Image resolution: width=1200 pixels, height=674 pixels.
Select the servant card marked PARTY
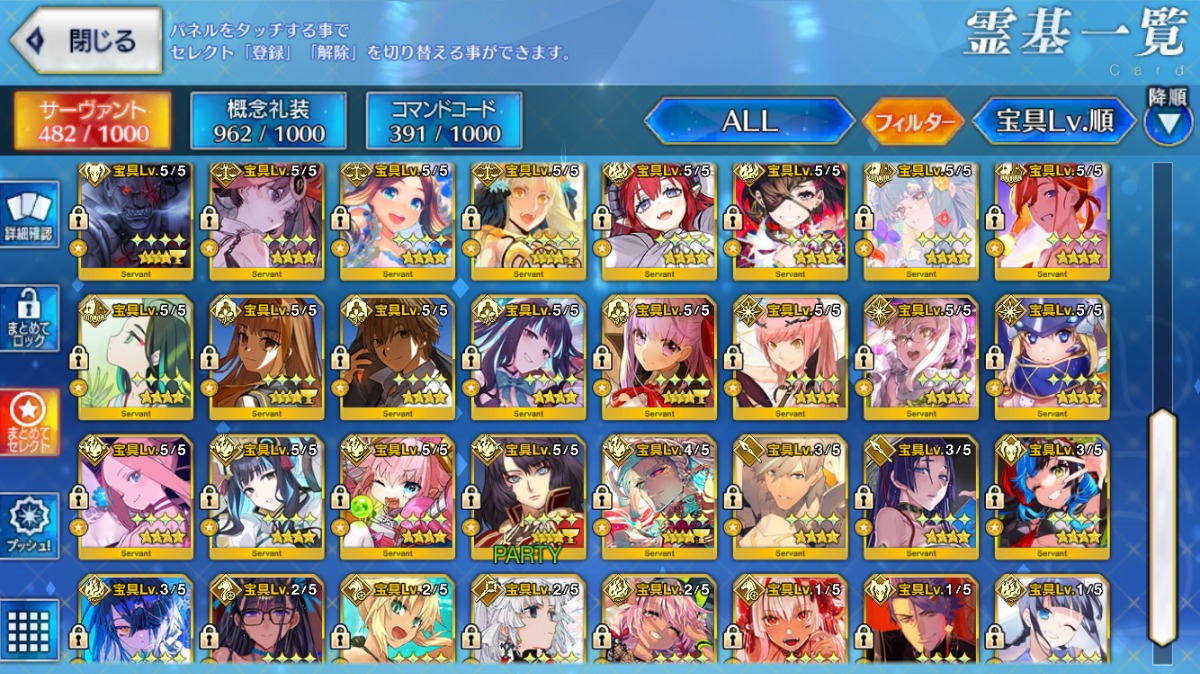tap(528, 496)
